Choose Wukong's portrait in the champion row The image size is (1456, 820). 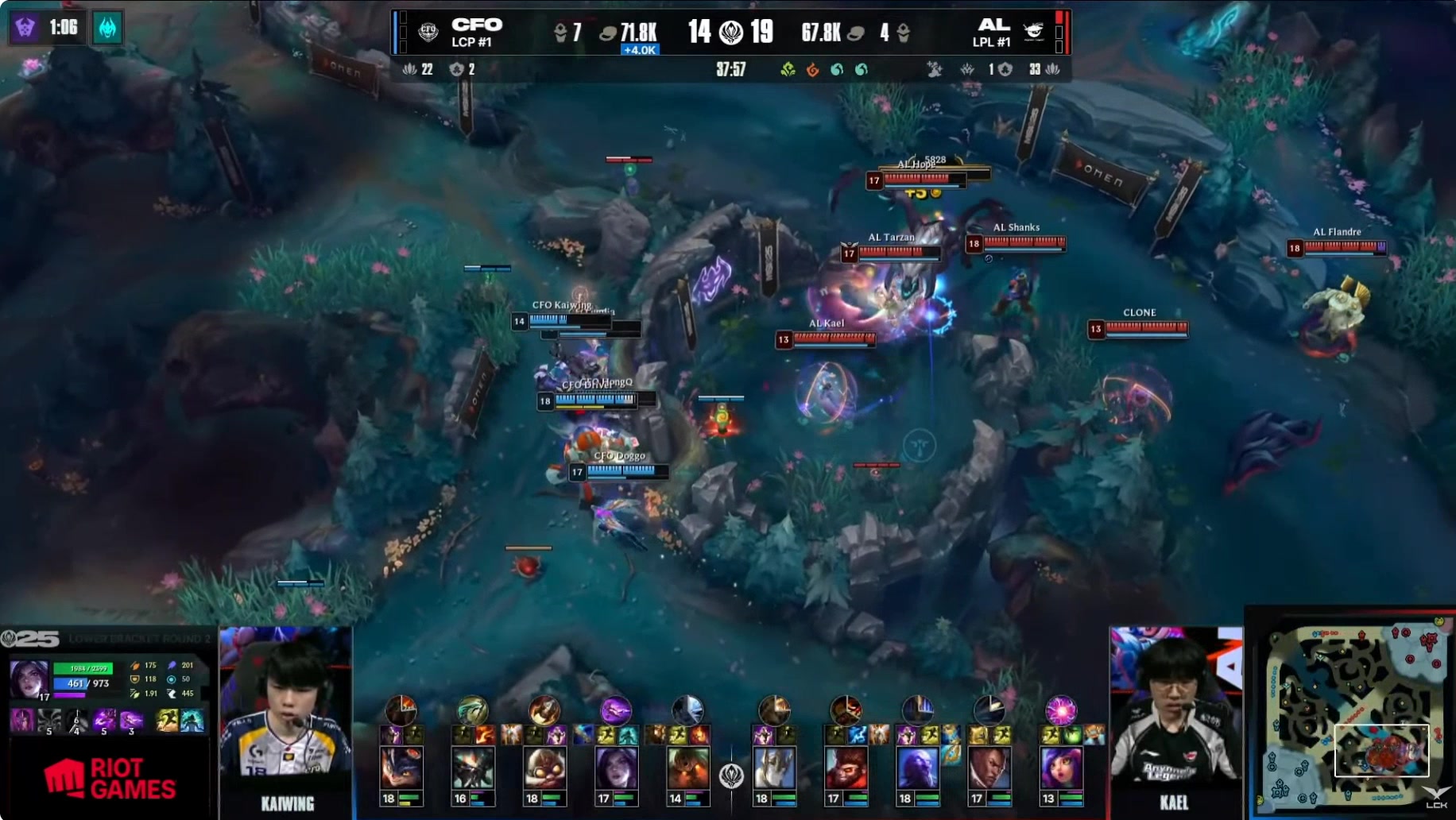click(846, 768)
